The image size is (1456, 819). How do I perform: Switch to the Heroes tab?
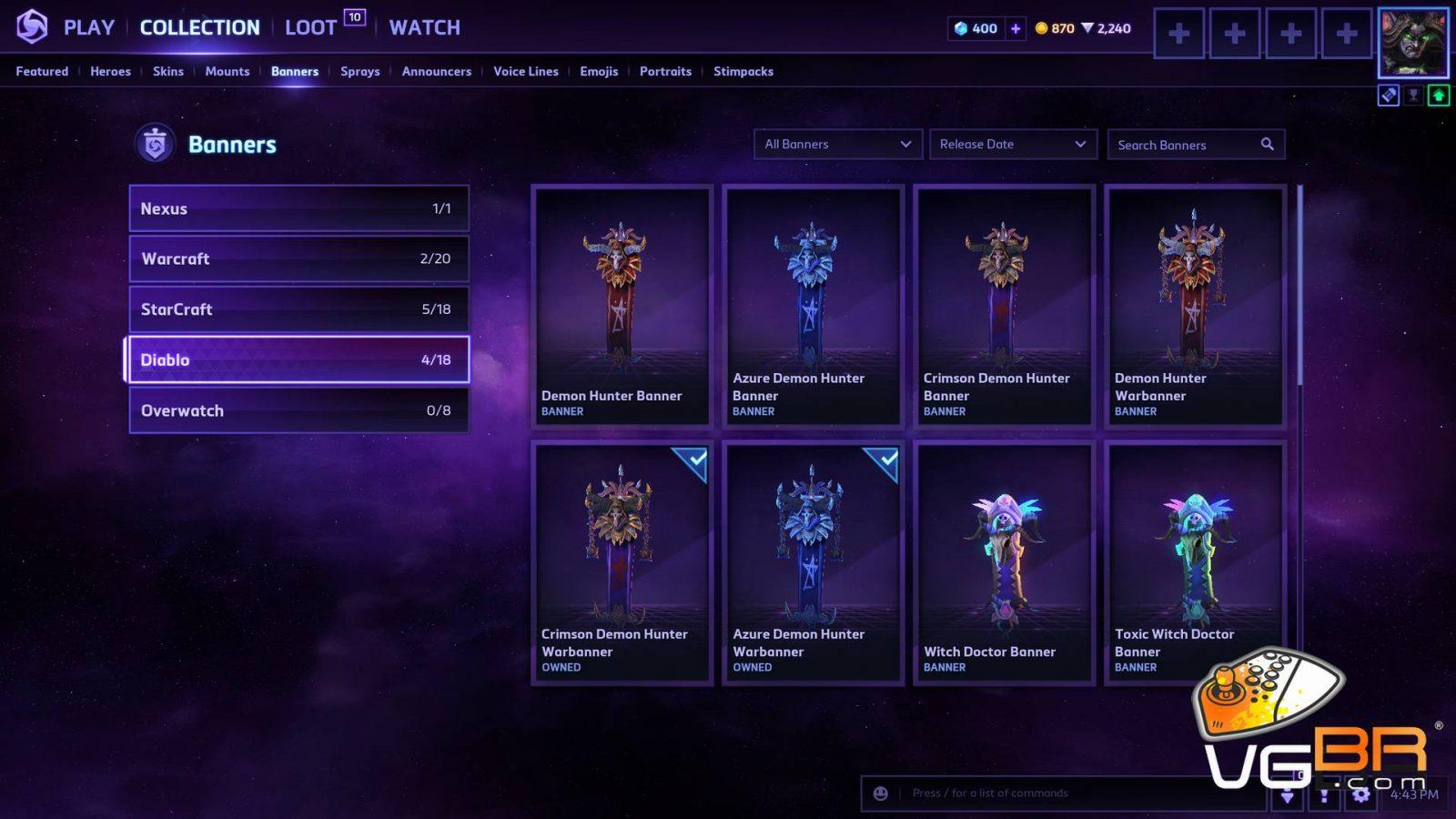(x=110, y=71)
